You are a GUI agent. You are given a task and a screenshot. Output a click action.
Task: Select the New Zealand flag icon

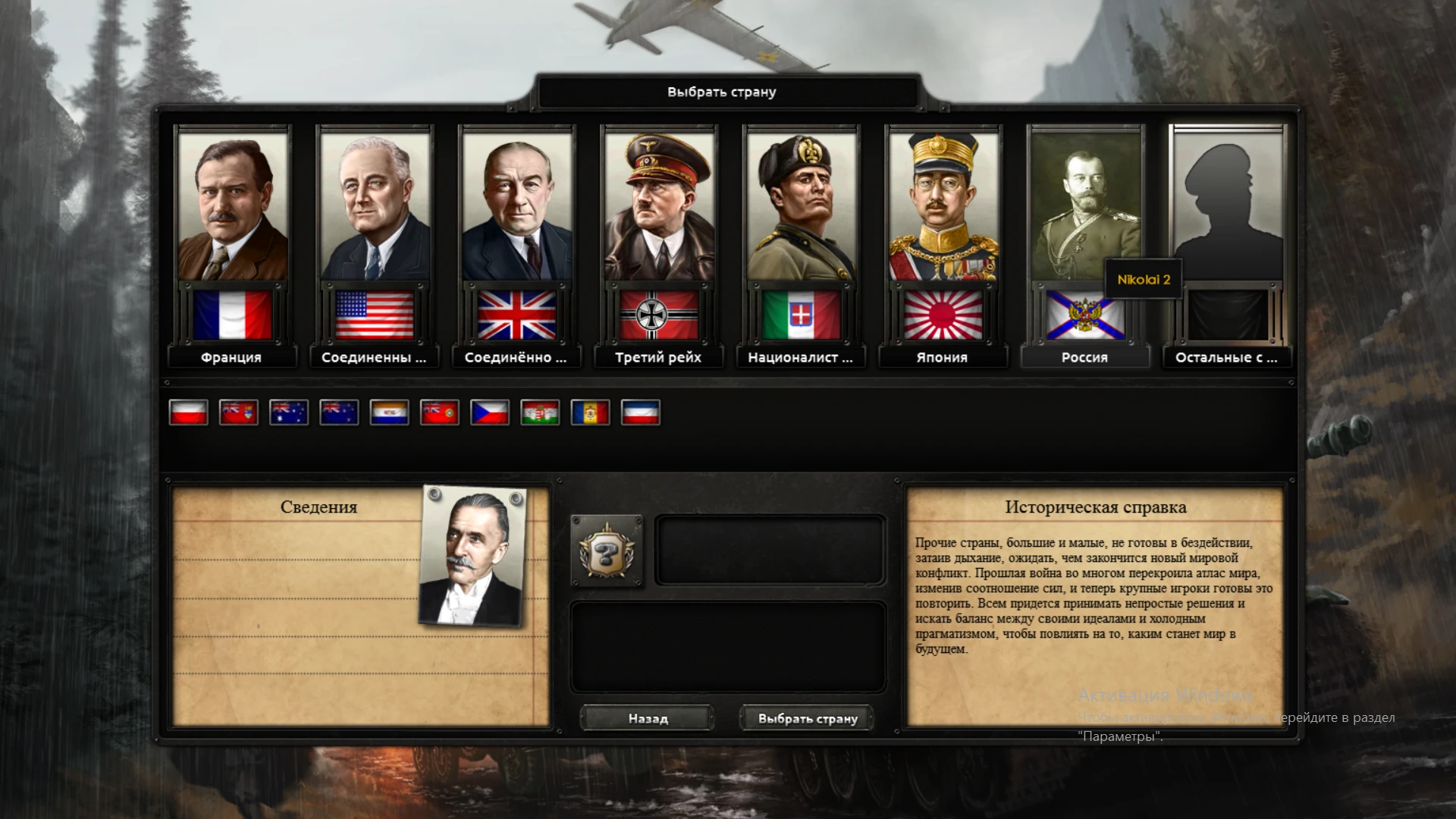coord(339,413)
